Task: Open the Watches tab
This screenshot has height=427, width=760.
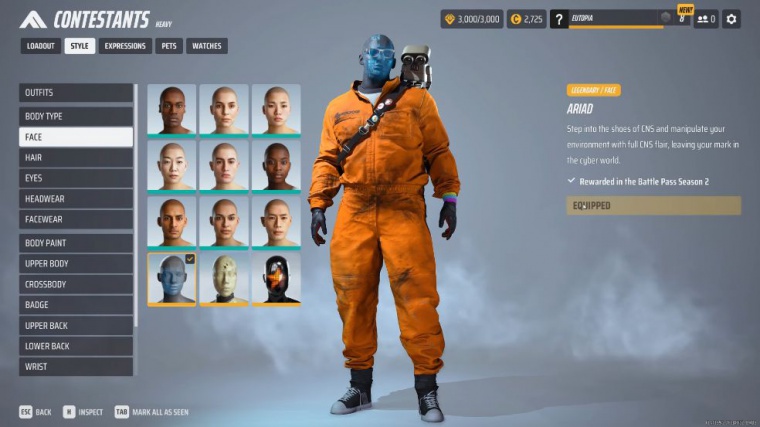Action: tap(206, 46)
